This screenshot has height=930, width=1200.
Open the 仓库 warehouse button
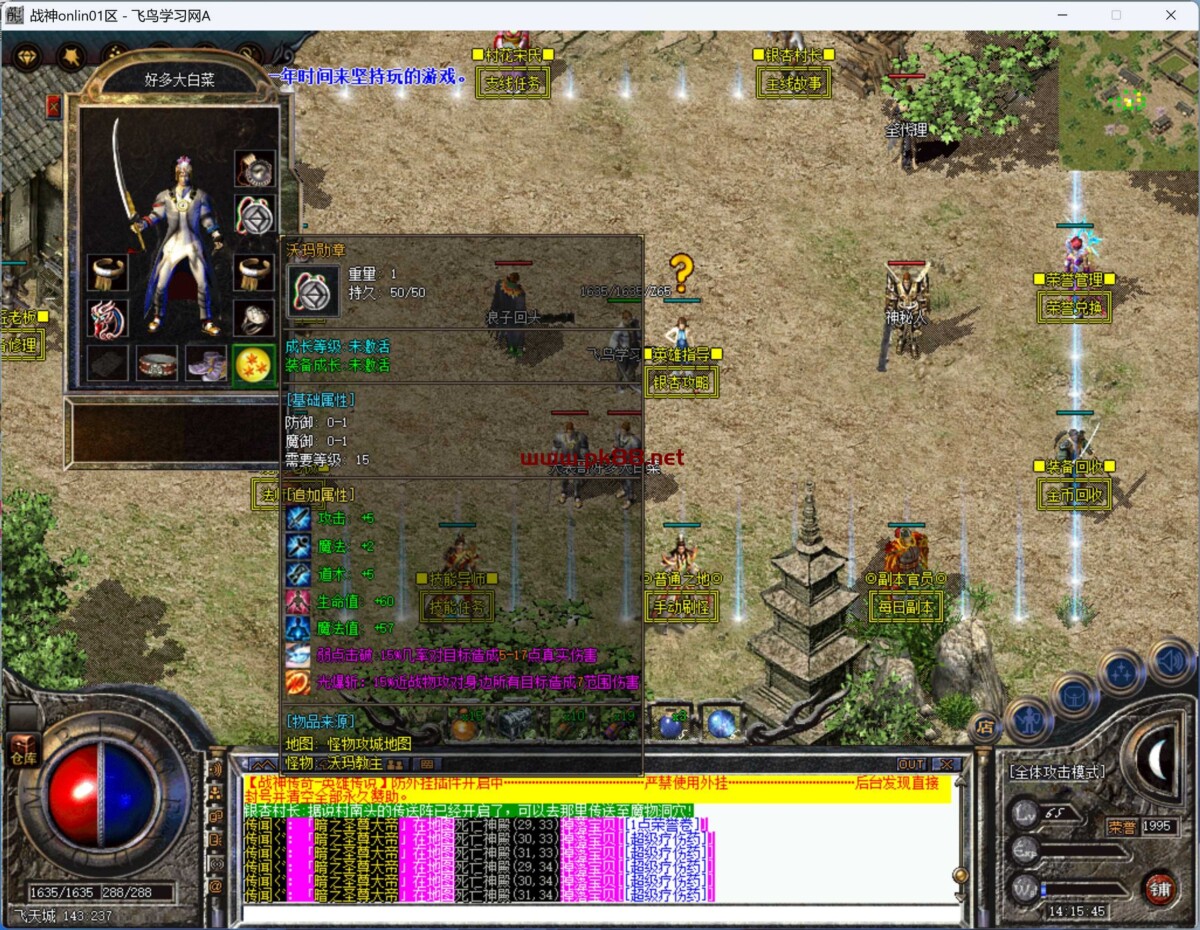[23, 751]
